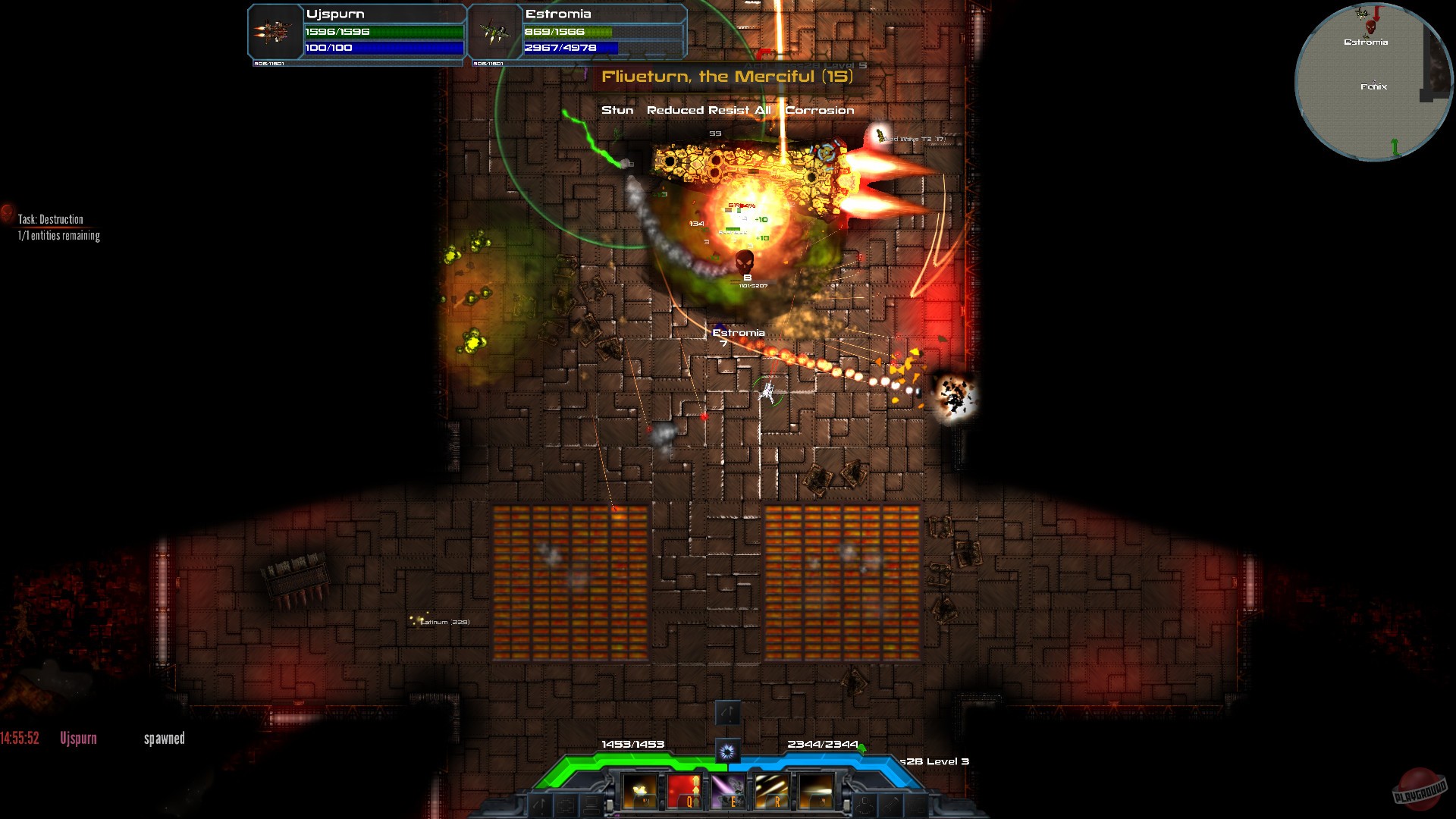This screenshot has width=1456, height=819.
Task: Select the yellow burst ability in the first hotbar slot
Action: pyautogui.click(x=639, y=791)
